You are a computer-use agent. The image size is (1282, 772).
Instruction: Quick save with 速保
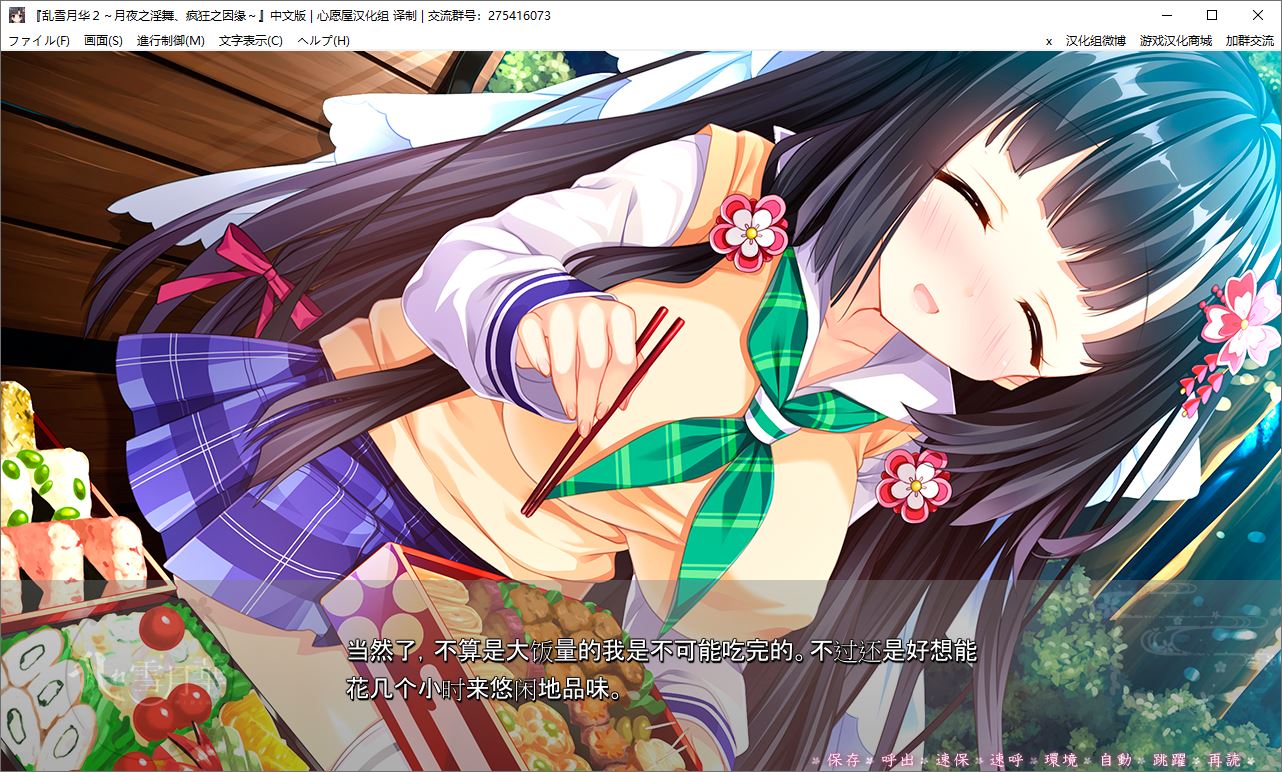tap(952, 760)
